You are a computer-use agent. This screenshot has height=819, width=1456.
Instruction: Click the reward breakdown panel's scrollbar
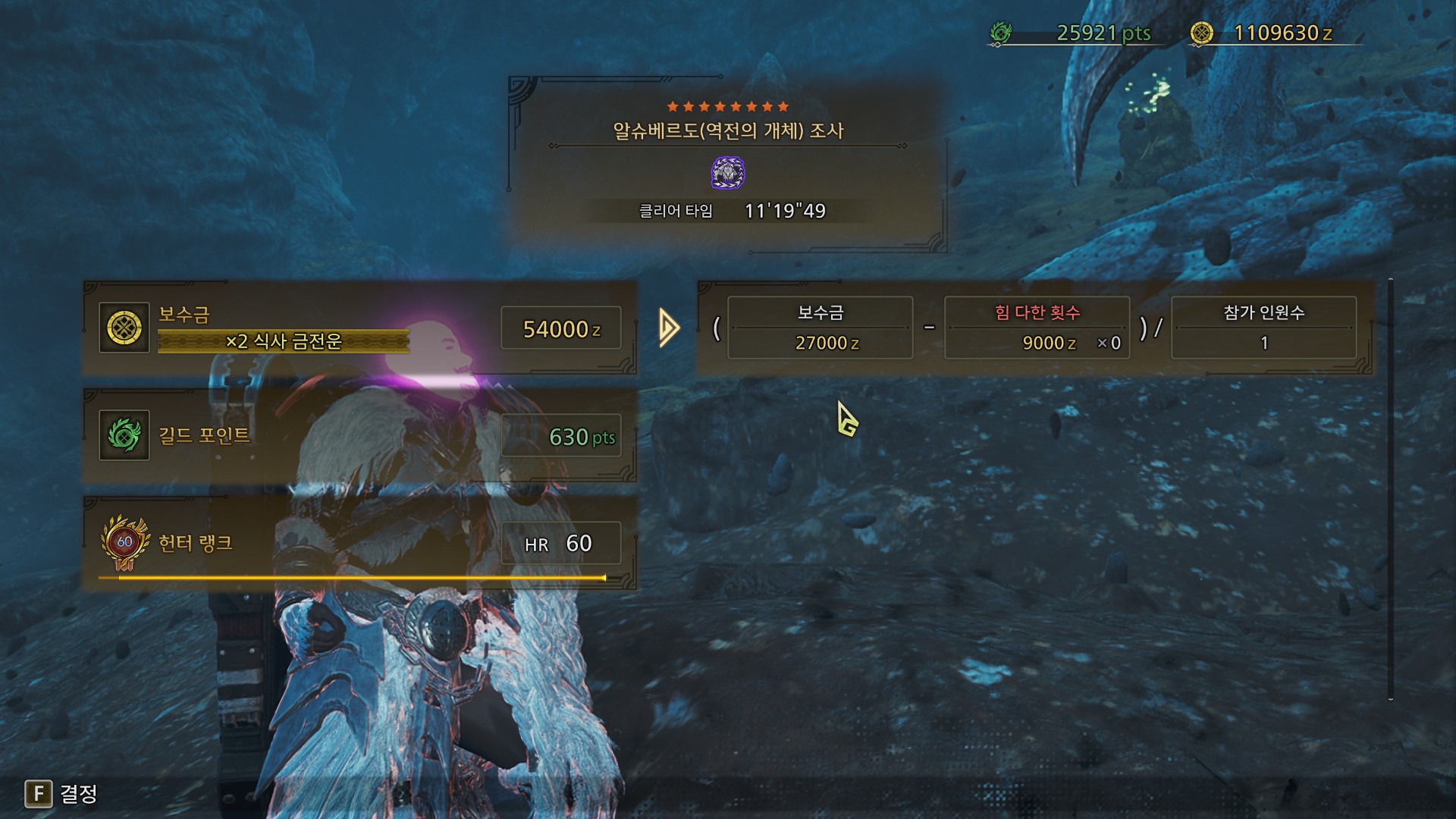click(x=1391, y=489)
